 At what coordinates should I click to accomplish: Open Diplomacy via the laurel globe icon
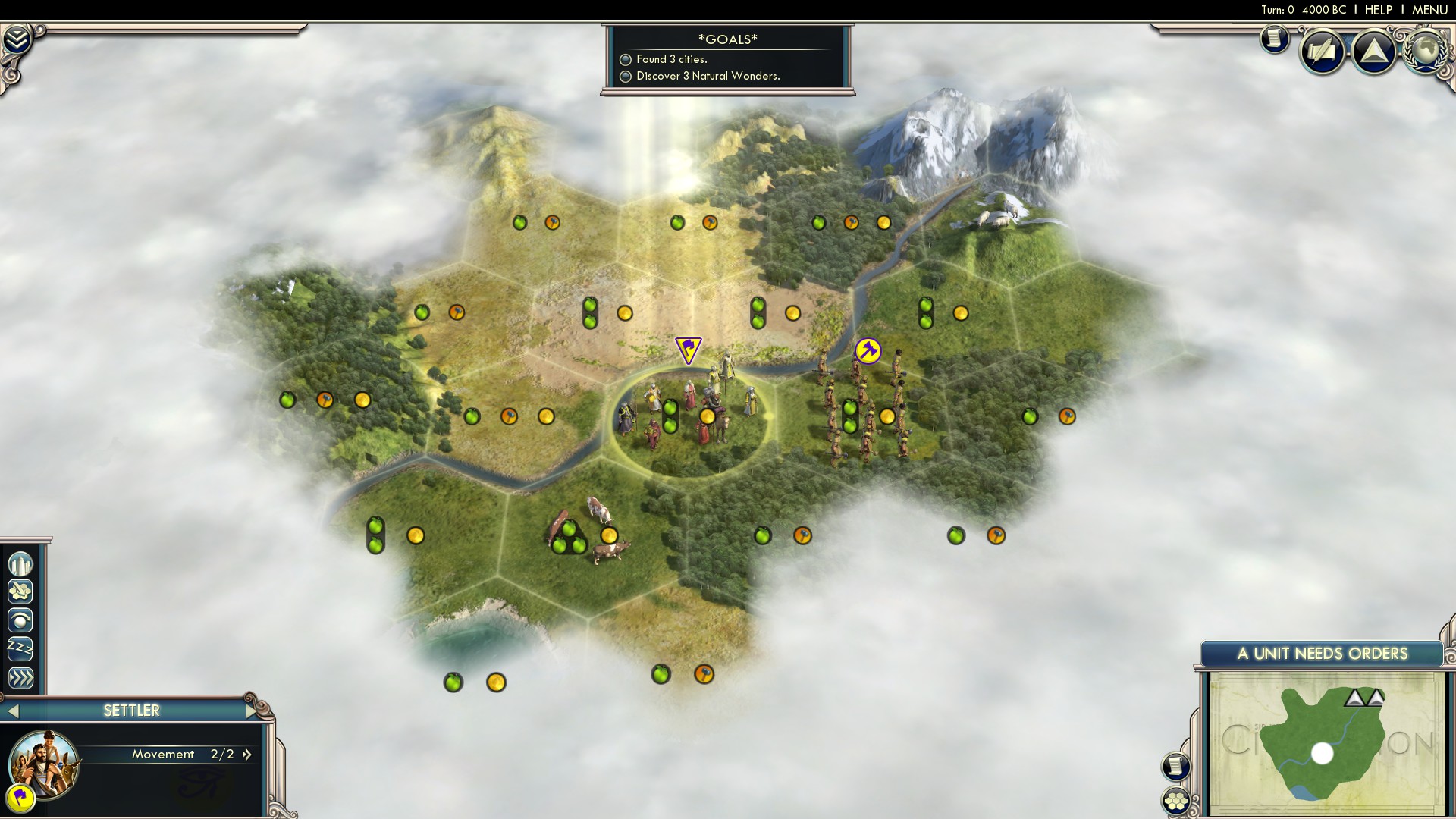(1424, 52)
